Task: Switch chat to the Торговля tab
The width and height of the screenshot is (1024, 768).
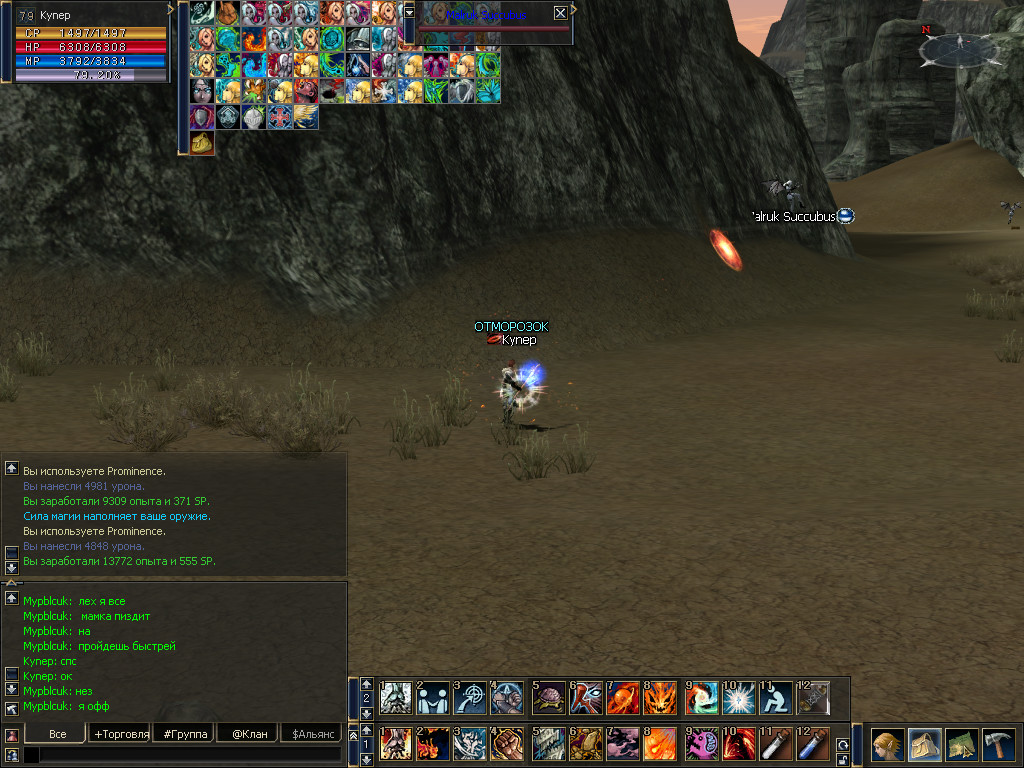Action: (x=121, y=734)
